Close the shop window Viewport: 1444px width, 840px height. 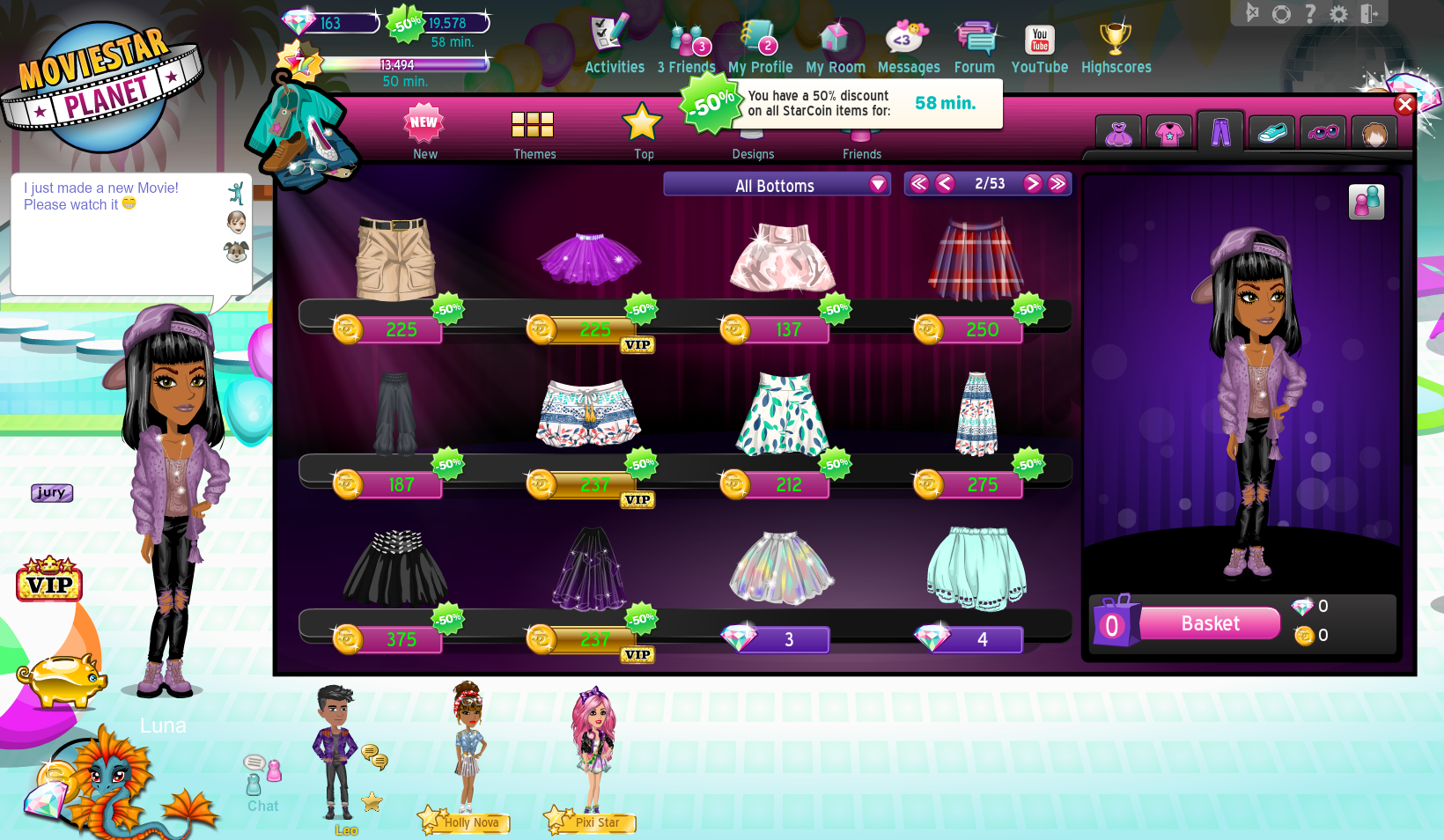pyautogui.click(x=1404, y=105)
